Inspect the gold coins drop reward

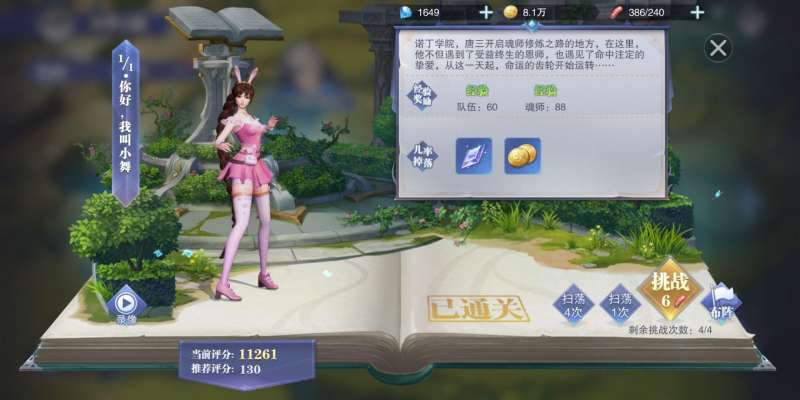click(x=521, y=155)
